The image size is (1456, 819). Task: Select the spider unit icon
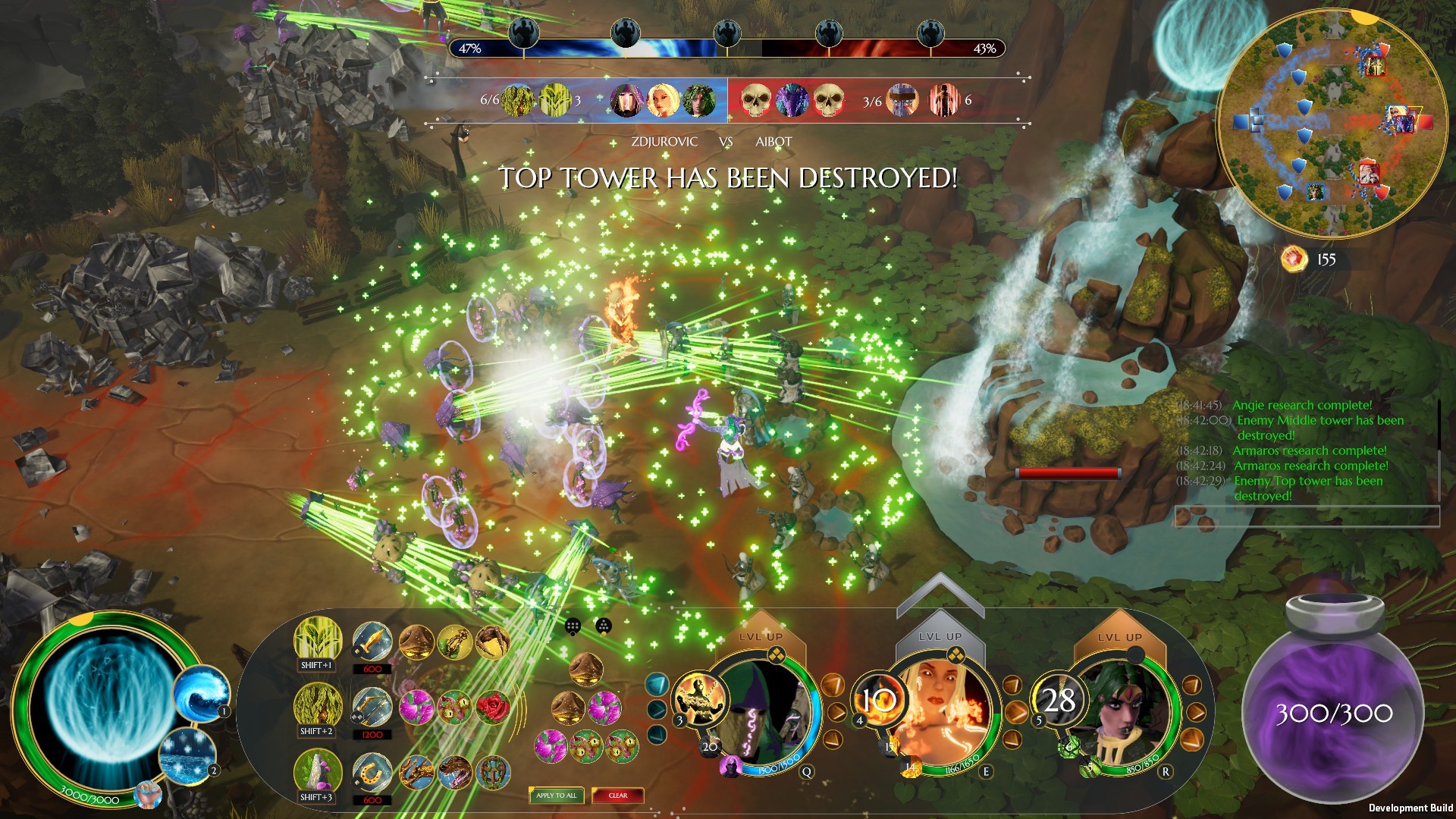tap(494, 641)
